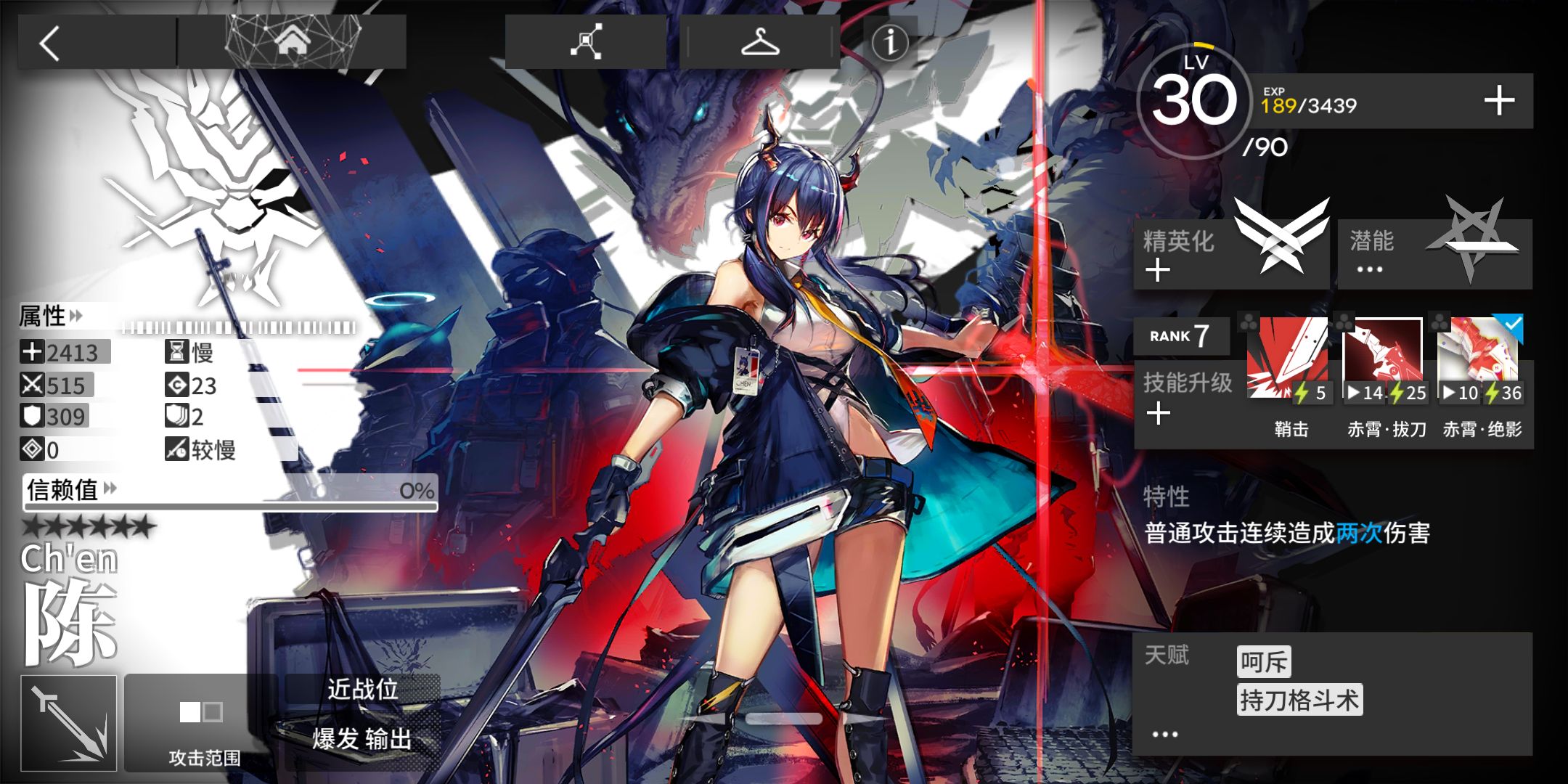This screenshot has height=784, width=1568.
Task: Click the sword class icon
Action: [69, 723]
